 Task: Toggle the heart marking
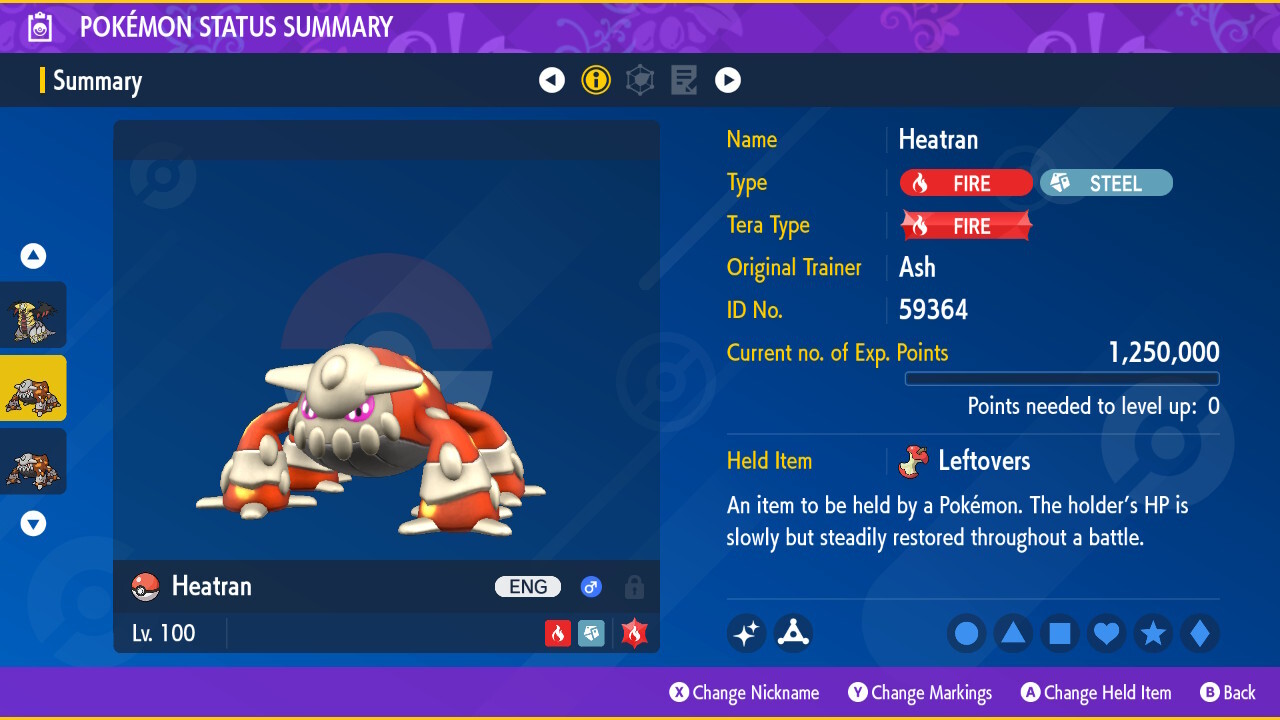click(x=1106, y=633)
